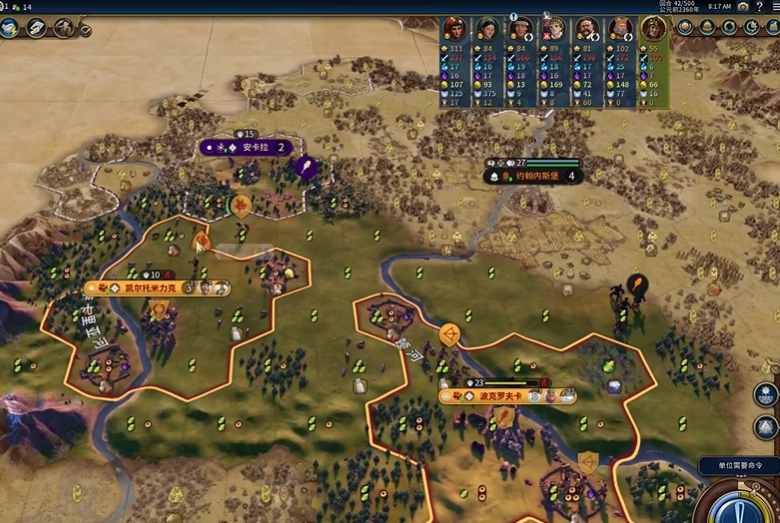Open the civics tree button
The height and width of the screenshot is (523, 780).
click(x=37, y=27)
